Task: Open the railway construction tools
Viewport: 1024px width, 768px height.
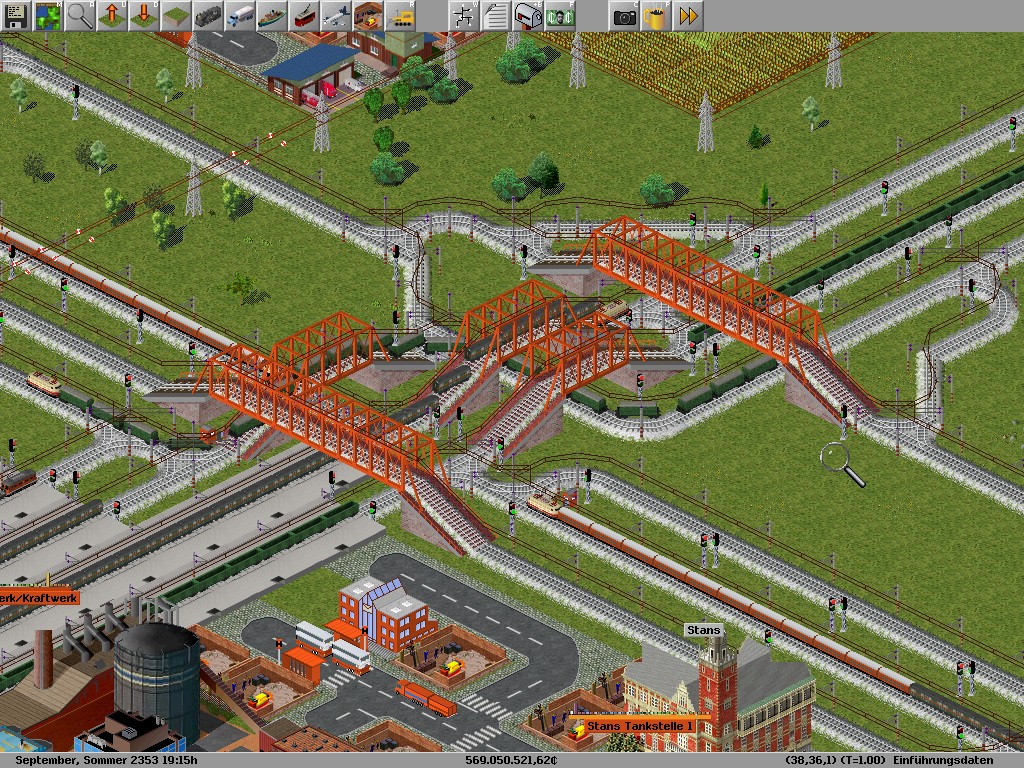Action: tap(208, 16)
